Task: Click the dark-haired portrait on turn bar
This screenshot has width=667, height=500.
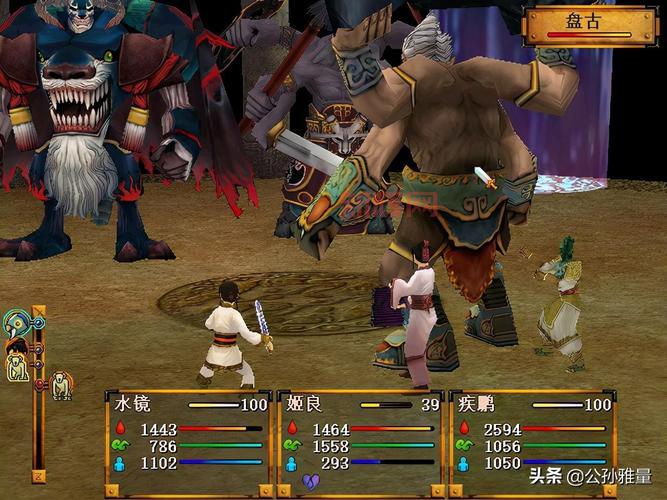Action: click(16, 347)
